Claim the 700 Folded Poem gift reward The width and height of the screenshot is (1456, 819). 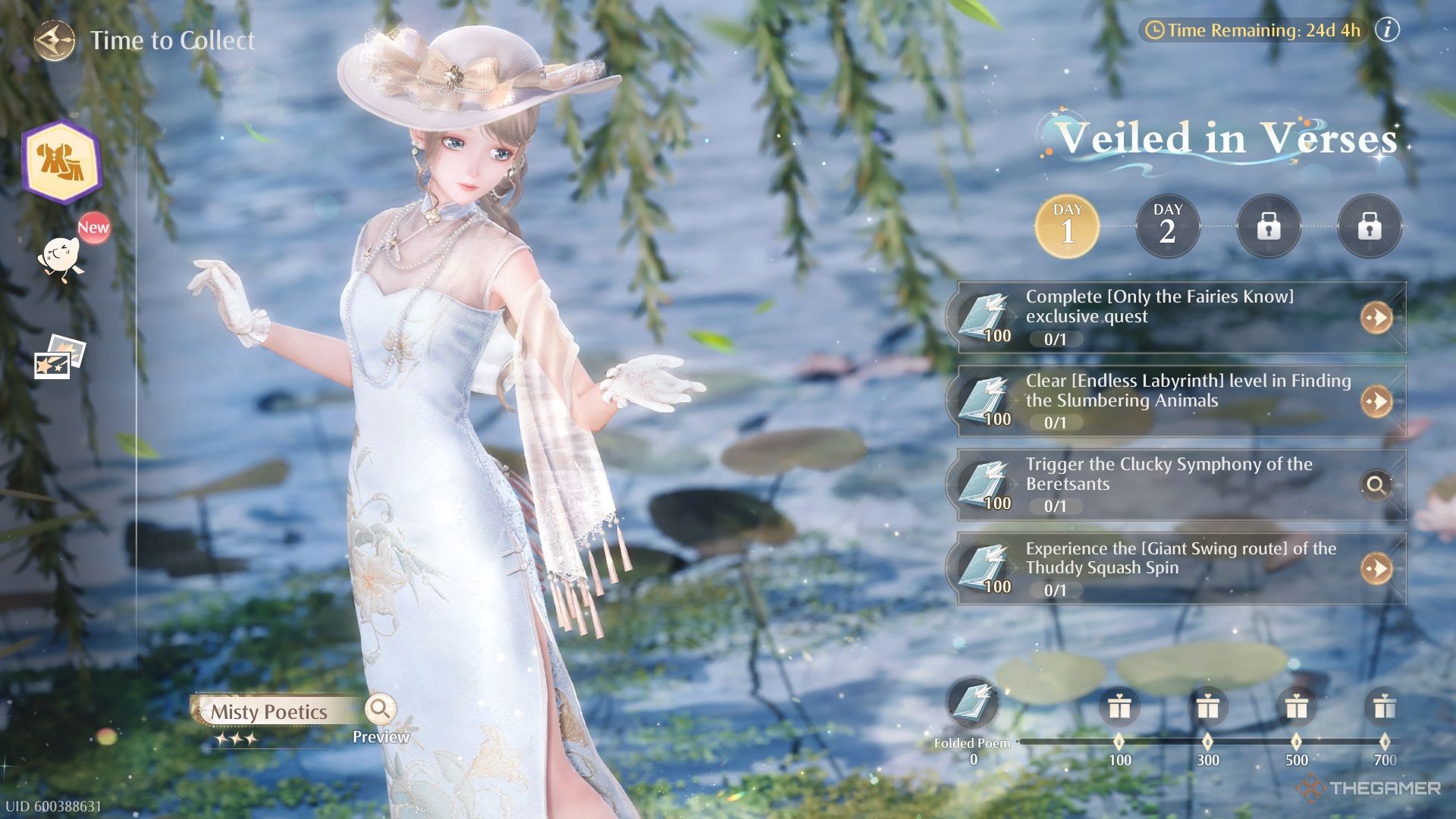click(x=1384, y=707)
